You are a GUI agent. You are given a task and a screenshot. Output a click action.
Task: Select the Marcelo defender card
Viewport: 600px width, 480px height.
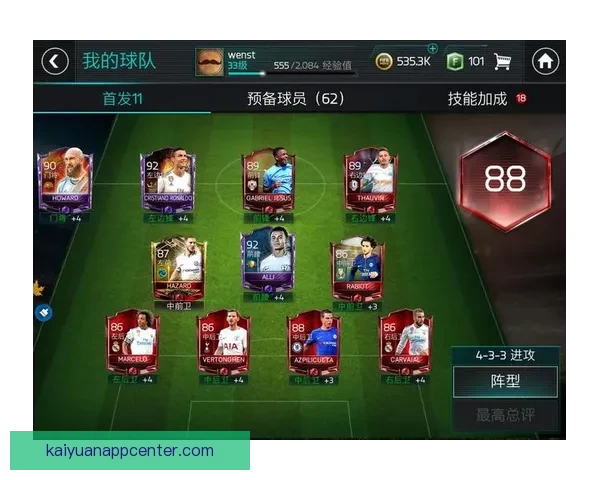coord(133,346)
